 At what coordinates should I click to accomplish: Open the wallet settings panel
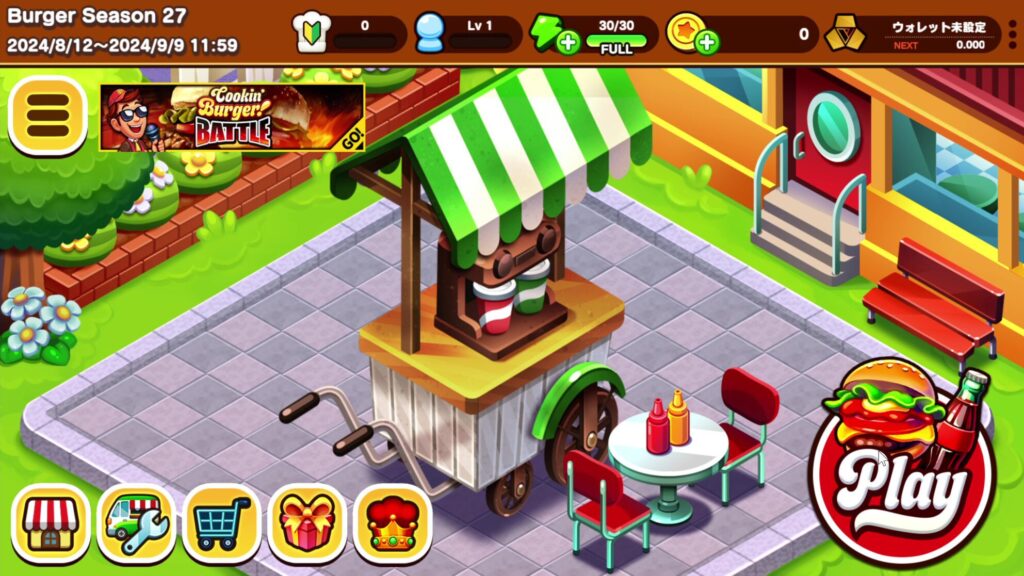click(912, 34)
